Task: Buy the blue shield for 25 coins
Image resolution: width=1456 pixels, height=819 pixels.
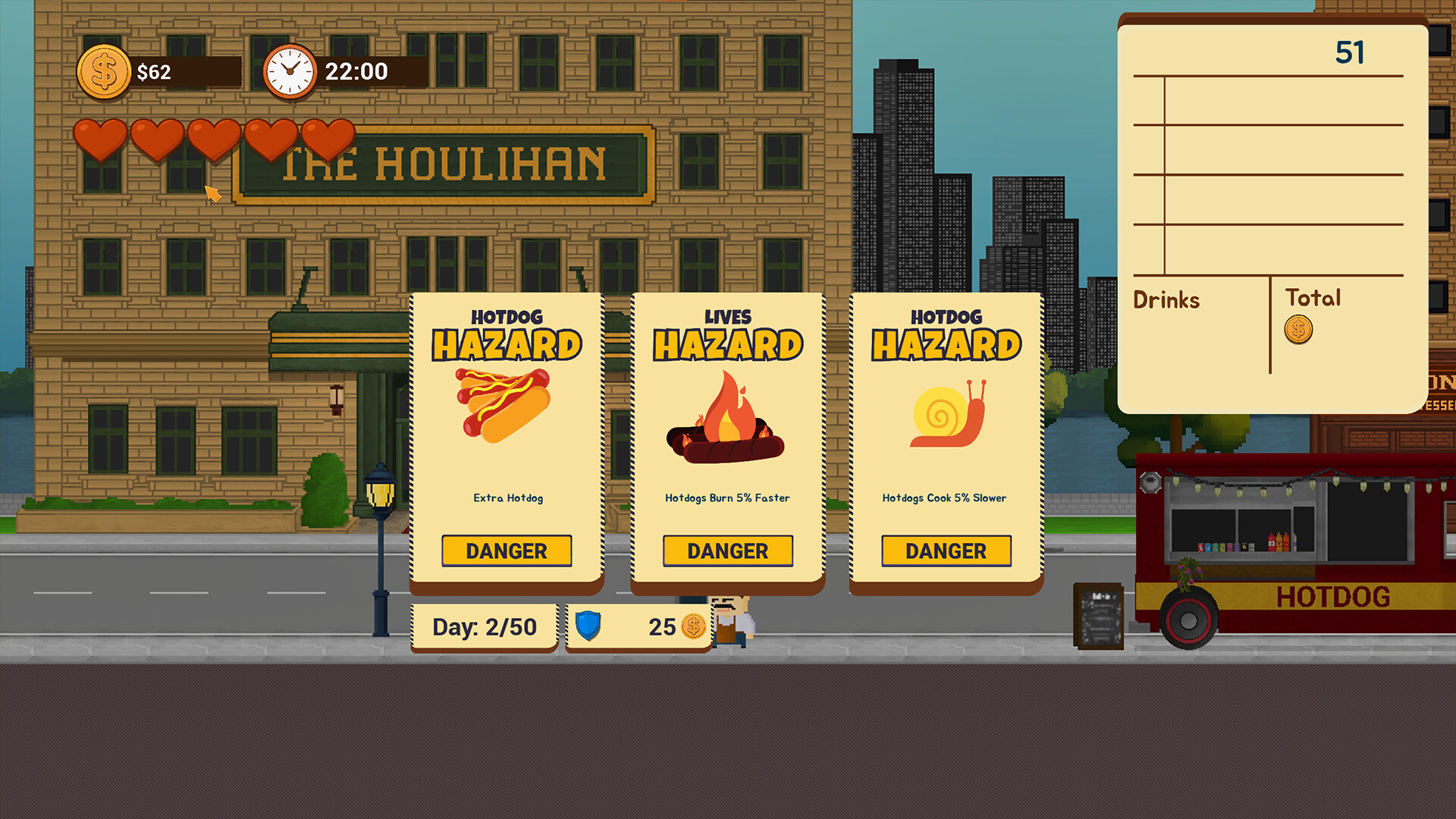Action: pos(639,627)
